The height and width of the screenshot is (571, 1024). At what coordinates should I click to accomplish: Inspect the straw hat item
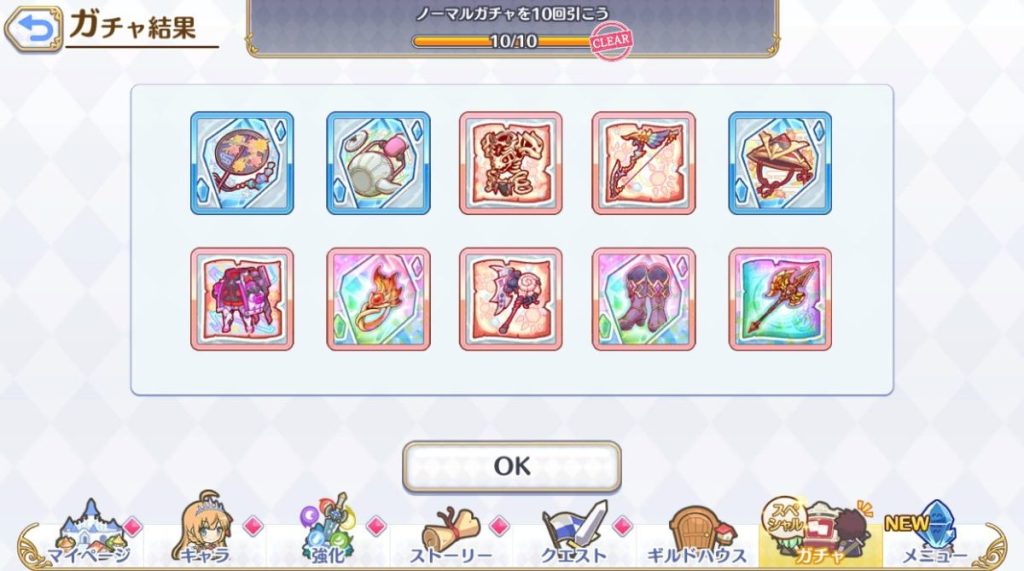coord(780,162)
